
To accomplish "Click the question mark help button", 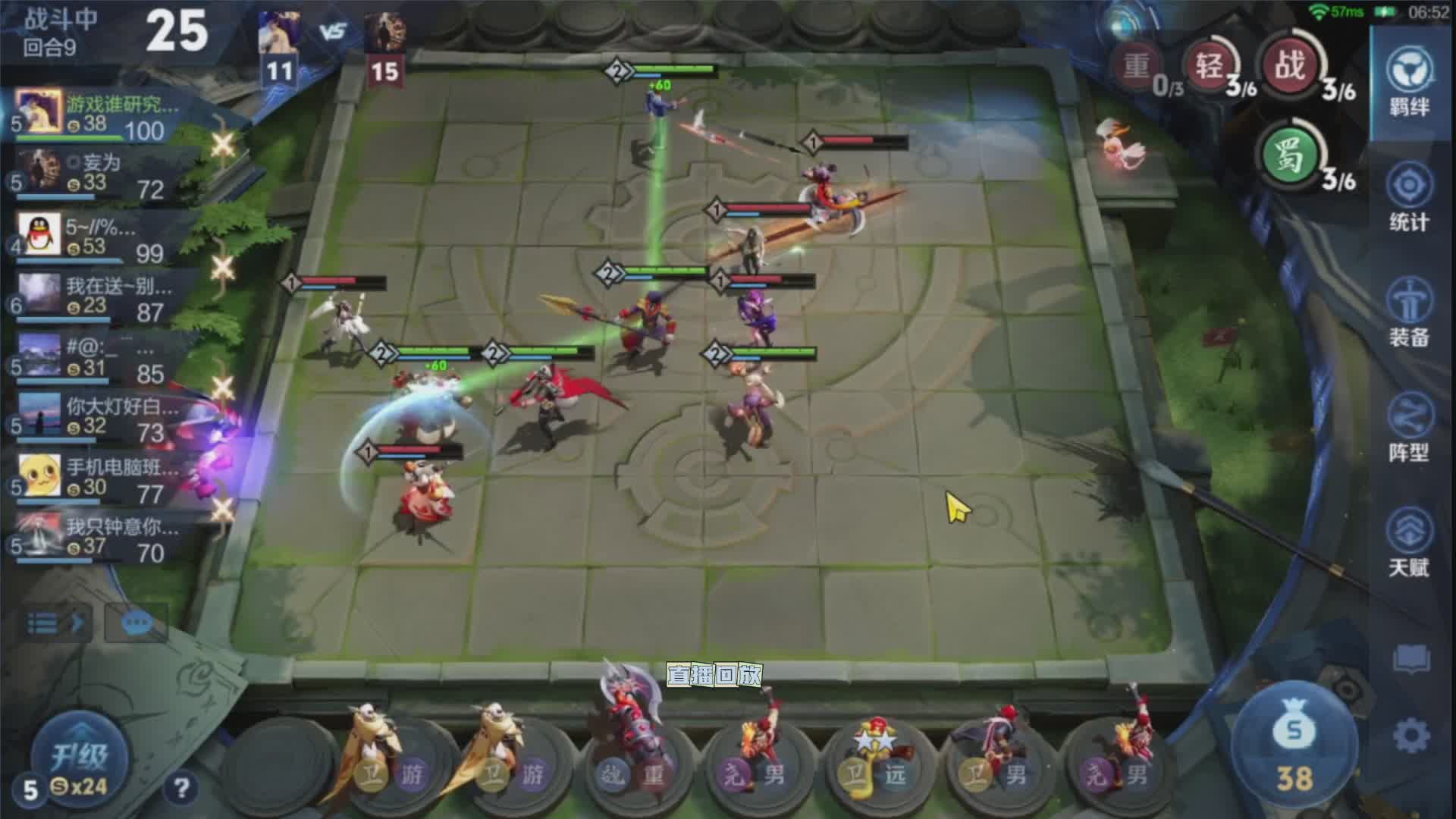I will pos(181,789).
